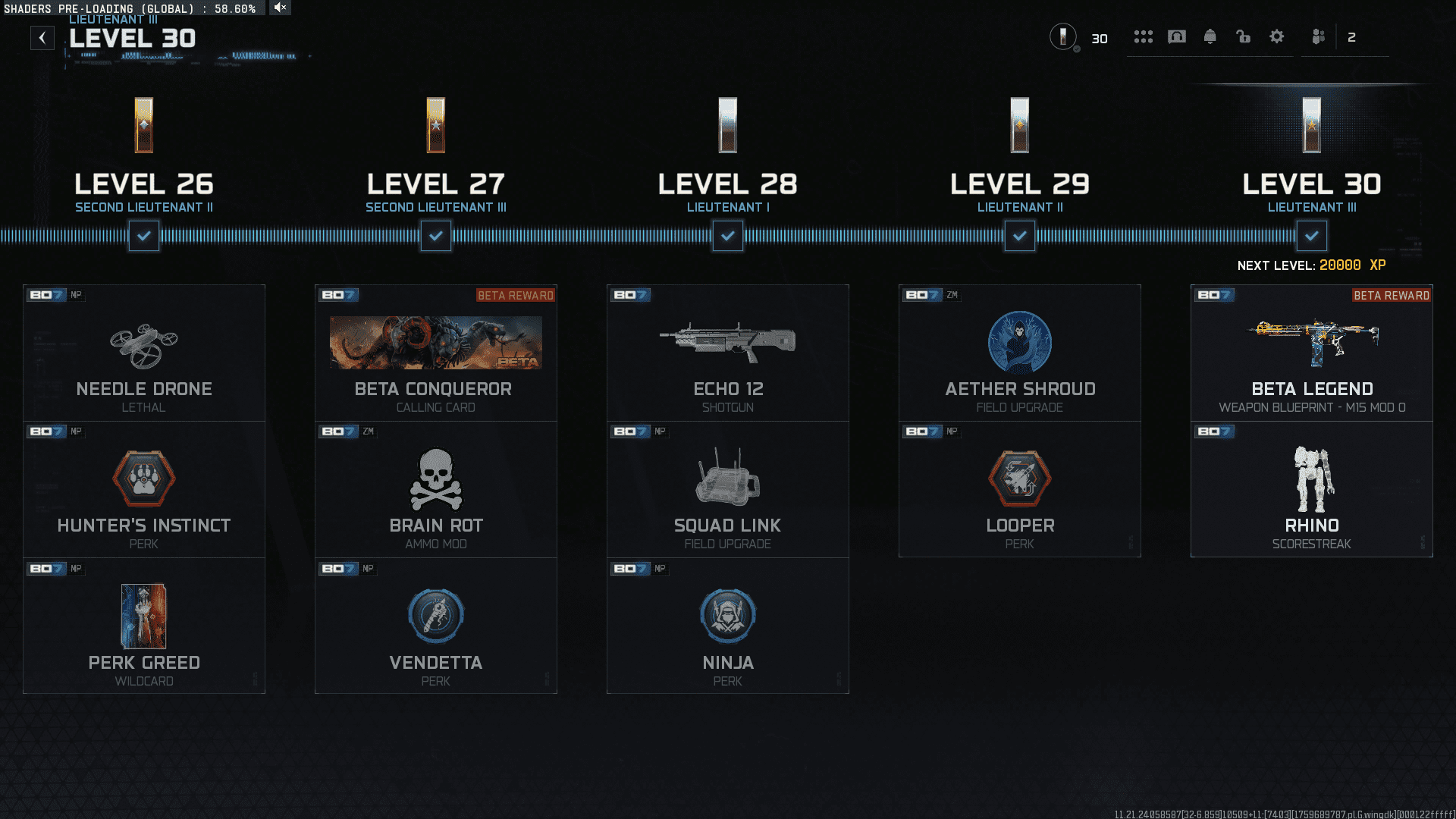The height and width of the screenshot is (819, 1456).
Task: Click the Level 30 checkmark
Action: click(x=1312, y=236)
